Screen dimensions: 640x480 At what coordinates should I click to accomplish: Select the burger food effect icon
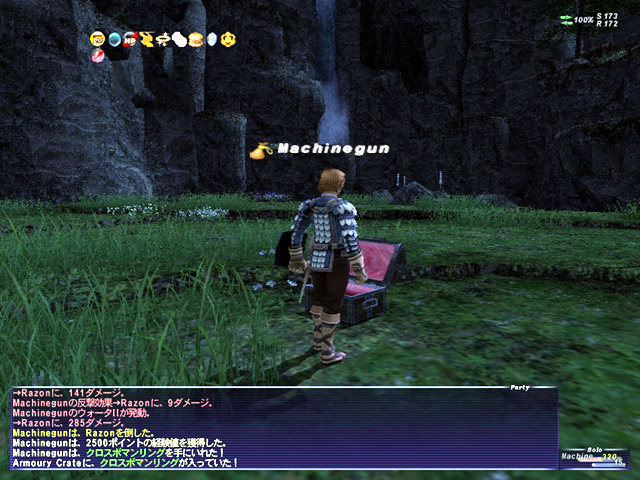point(195,39)
